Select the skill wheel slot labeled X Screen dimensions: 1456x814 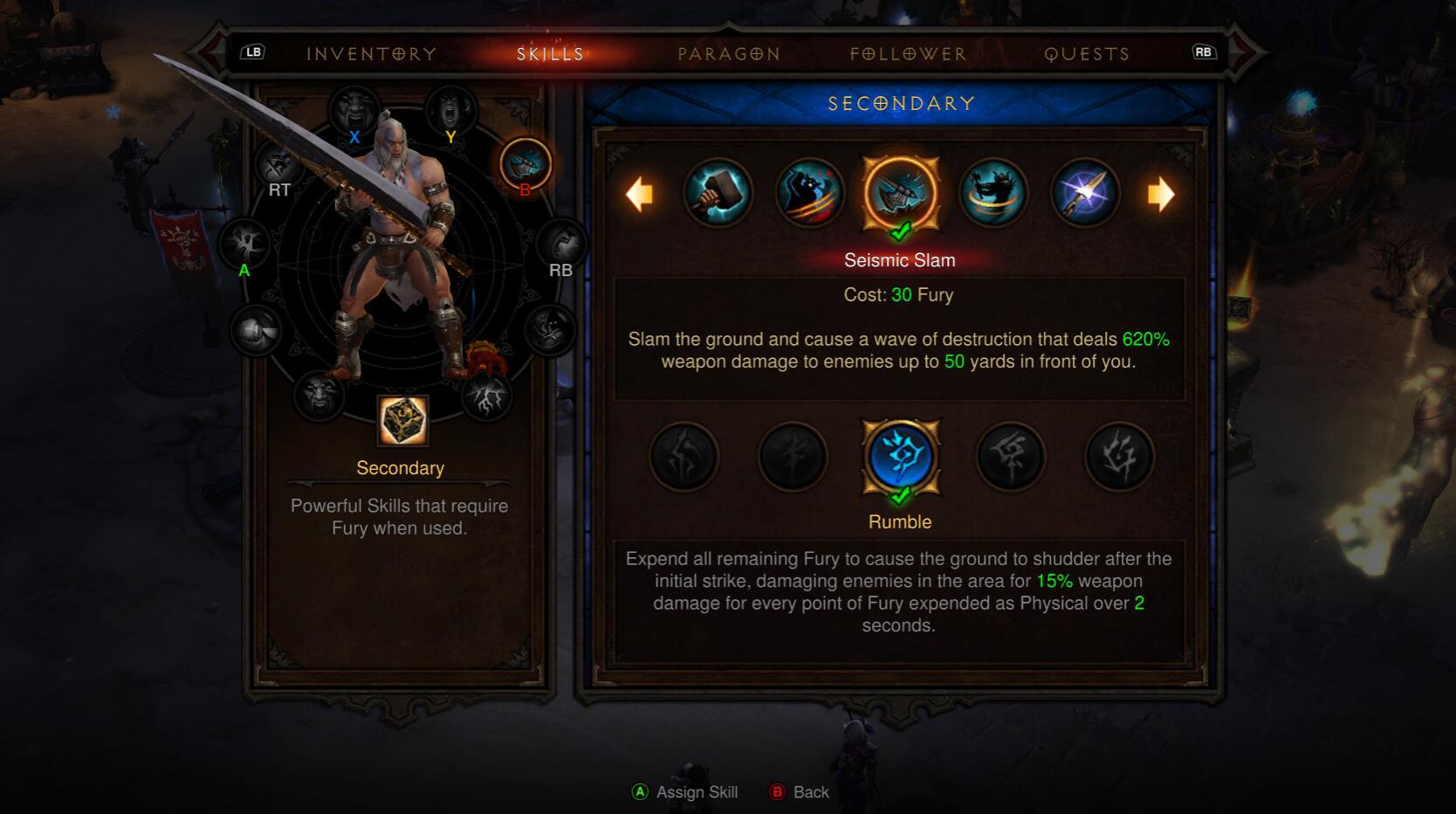pyautogui.click(x=354, y=111)
